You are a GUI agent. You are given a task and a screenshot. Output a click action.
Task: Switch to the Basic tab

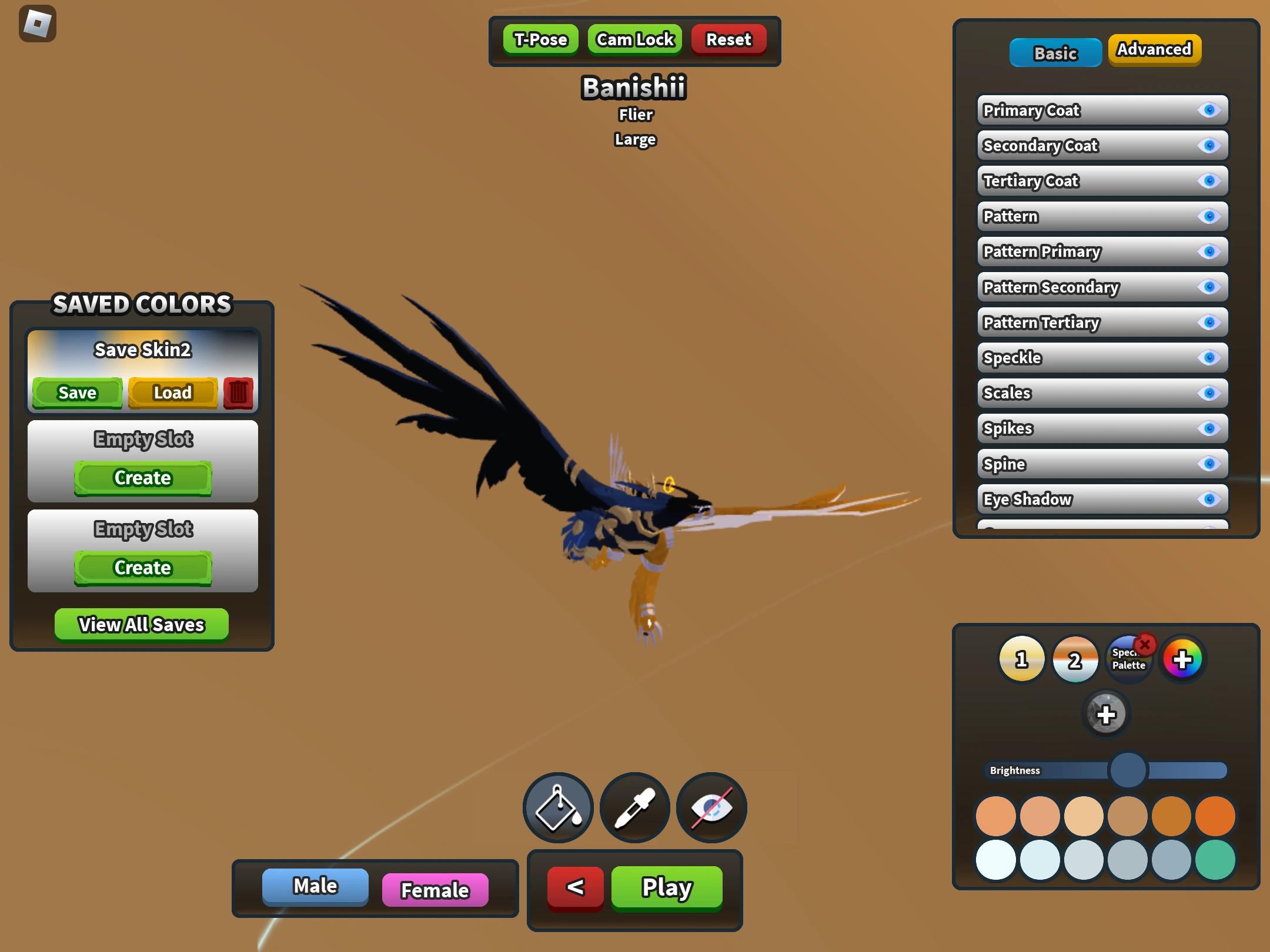(x=1055, y=52)
